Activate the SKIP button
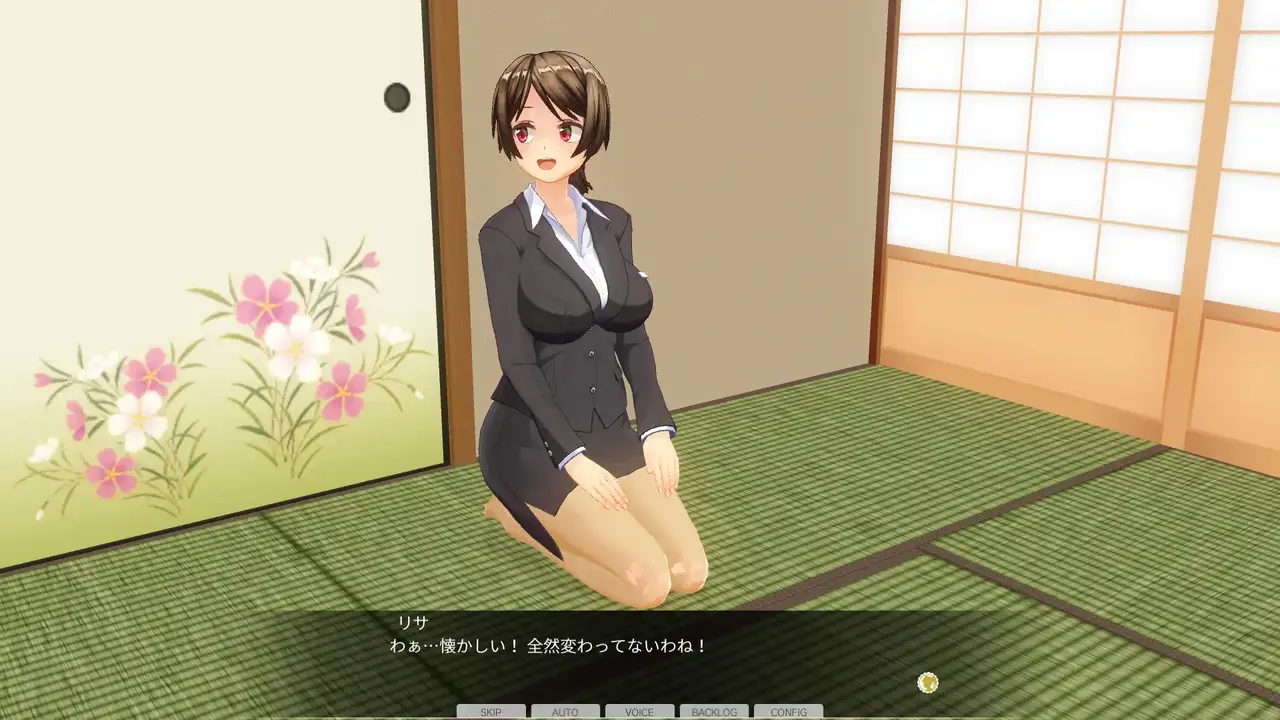 point(491,712)
